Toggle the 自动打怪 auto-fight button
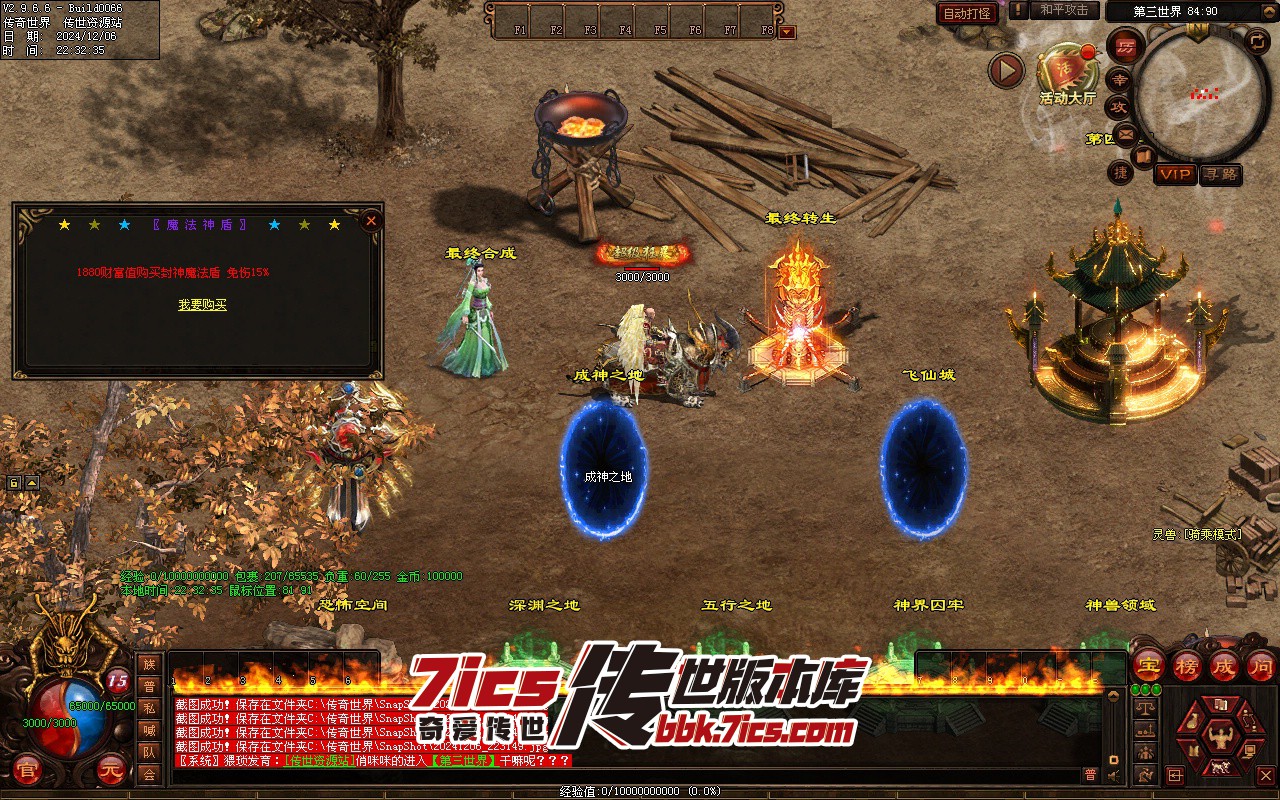The image size is (1280, 800). coord(967,13)
